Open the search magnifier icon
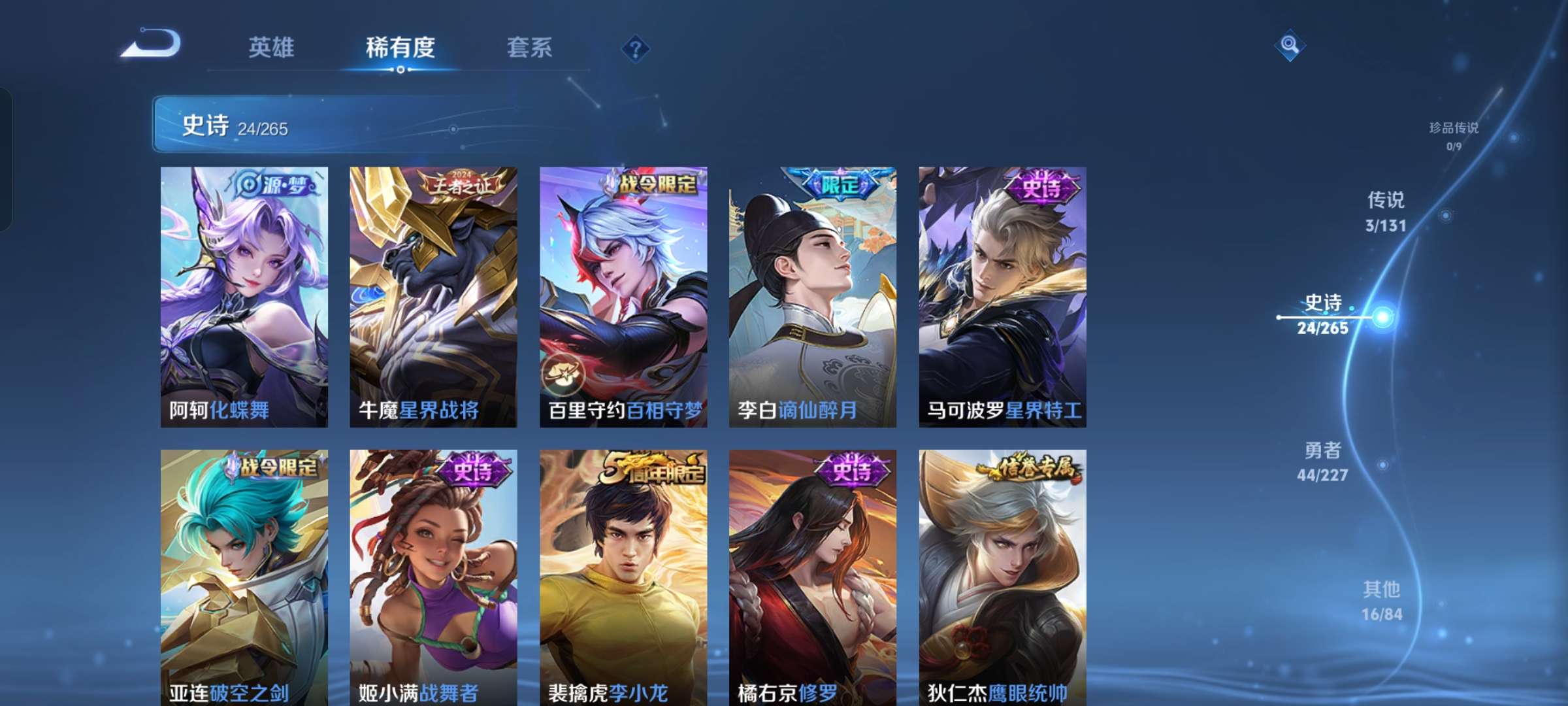This screenshot has height=706, width=1568. coord(1289,45)
